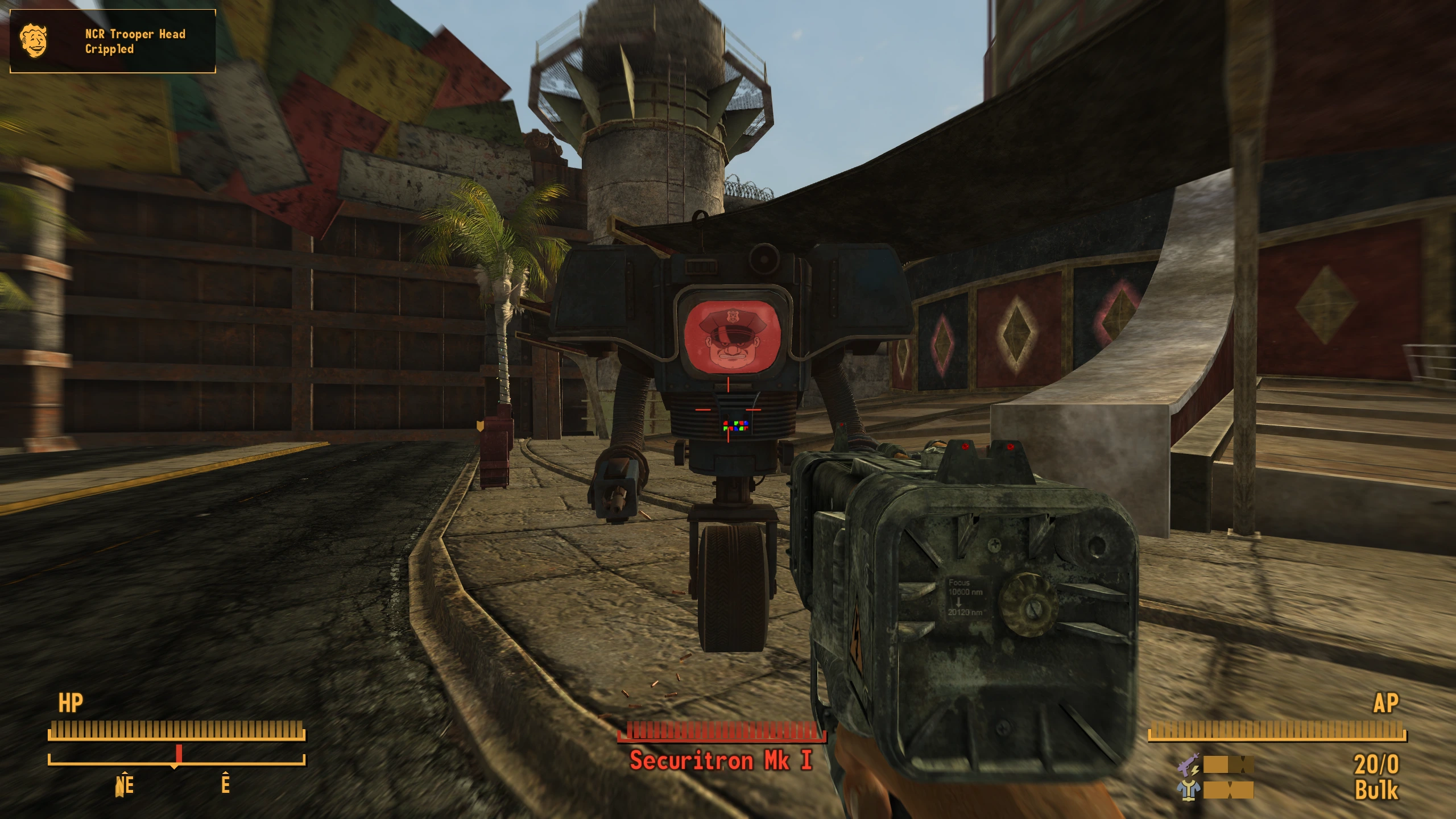Image resolution: width=1456 pixels, height=819 pixels.
Task: Click the Vault Boy notification icon
Action: click(x=34, y=40)
